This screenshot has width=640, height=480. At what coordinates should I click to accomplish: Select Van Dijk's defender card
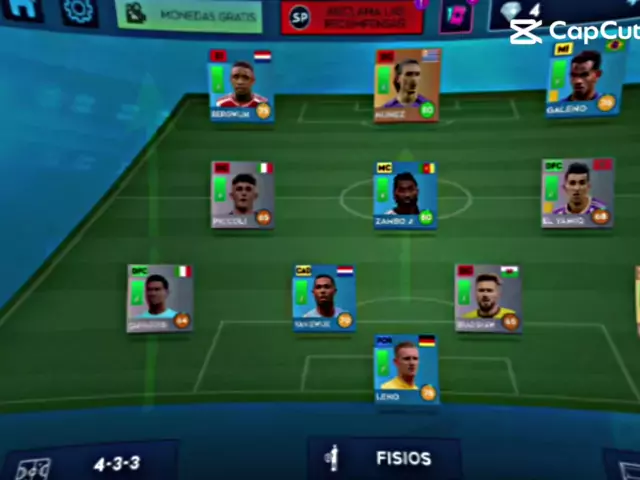(x=323, y=298)
